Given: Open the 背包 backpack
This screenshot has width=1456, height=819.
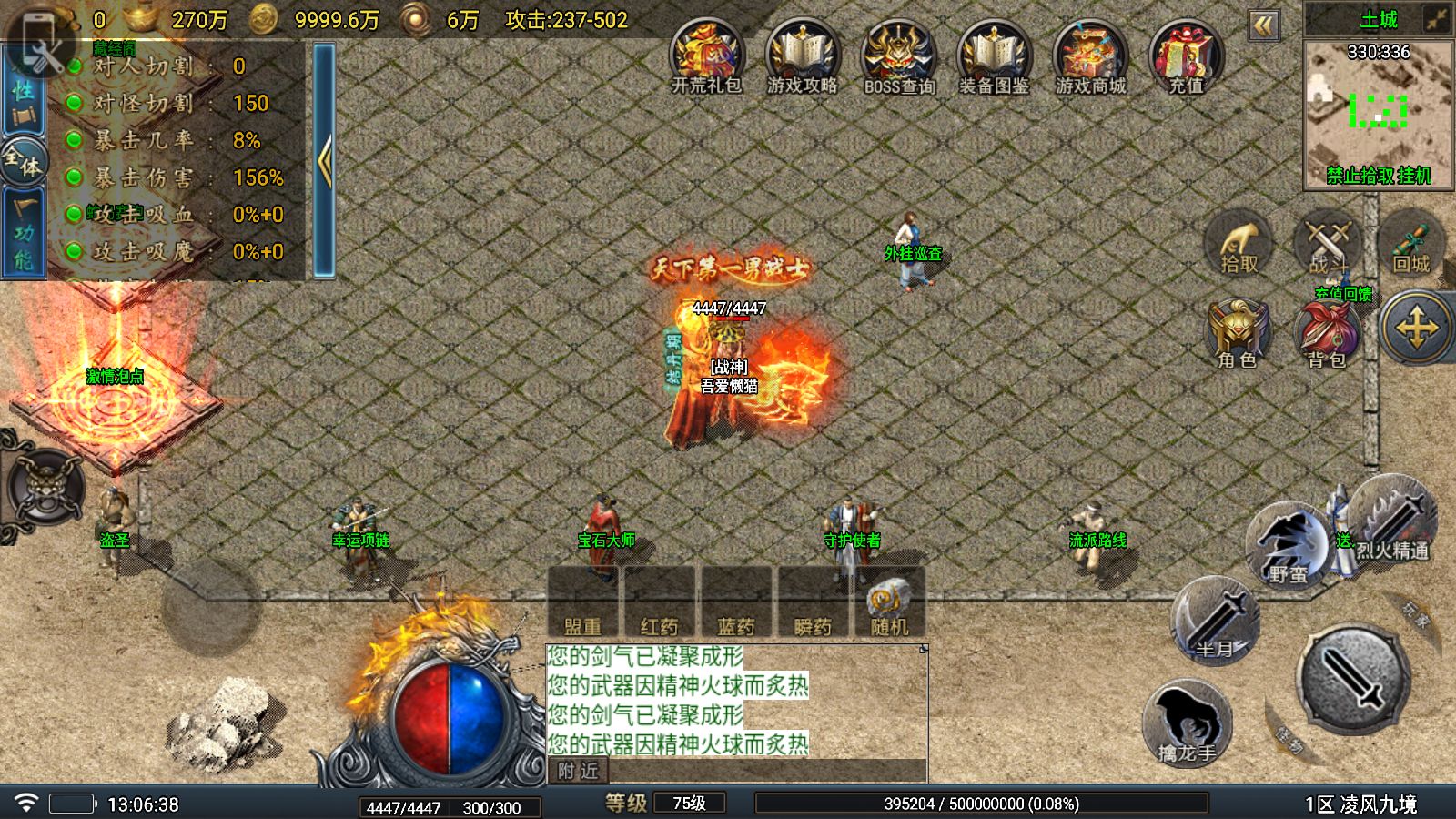Looking at the screenshot, I should point(1327,334).
